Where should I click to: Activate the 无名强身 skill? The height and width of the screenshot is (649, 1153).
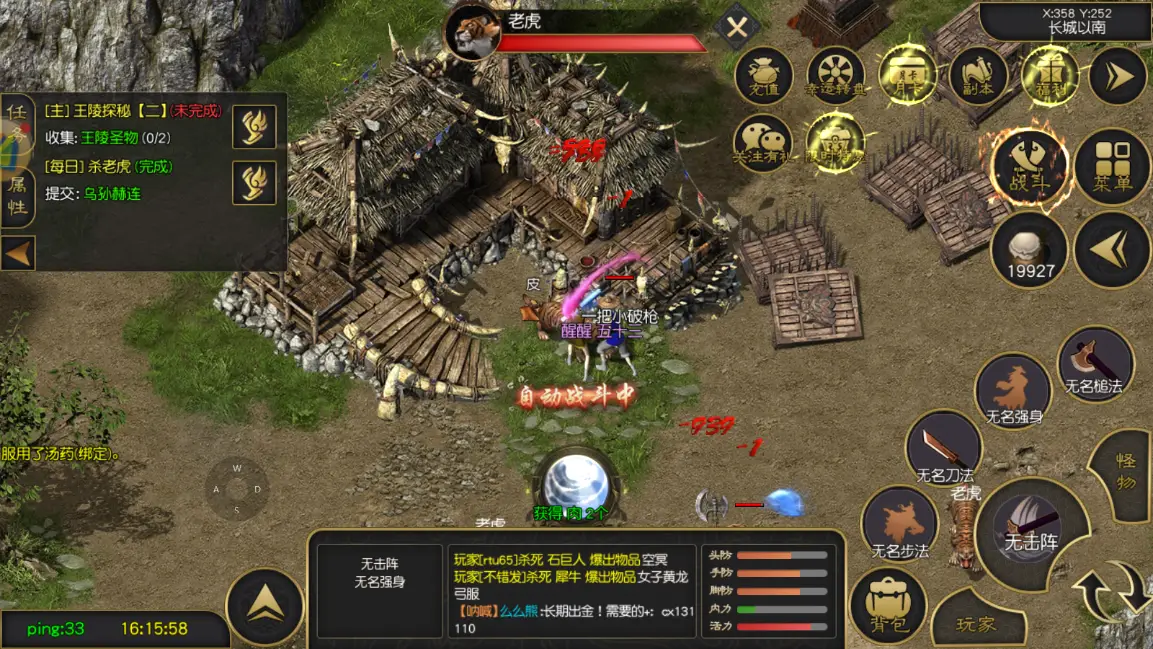pyautogui.click(x=1013, y=393)
